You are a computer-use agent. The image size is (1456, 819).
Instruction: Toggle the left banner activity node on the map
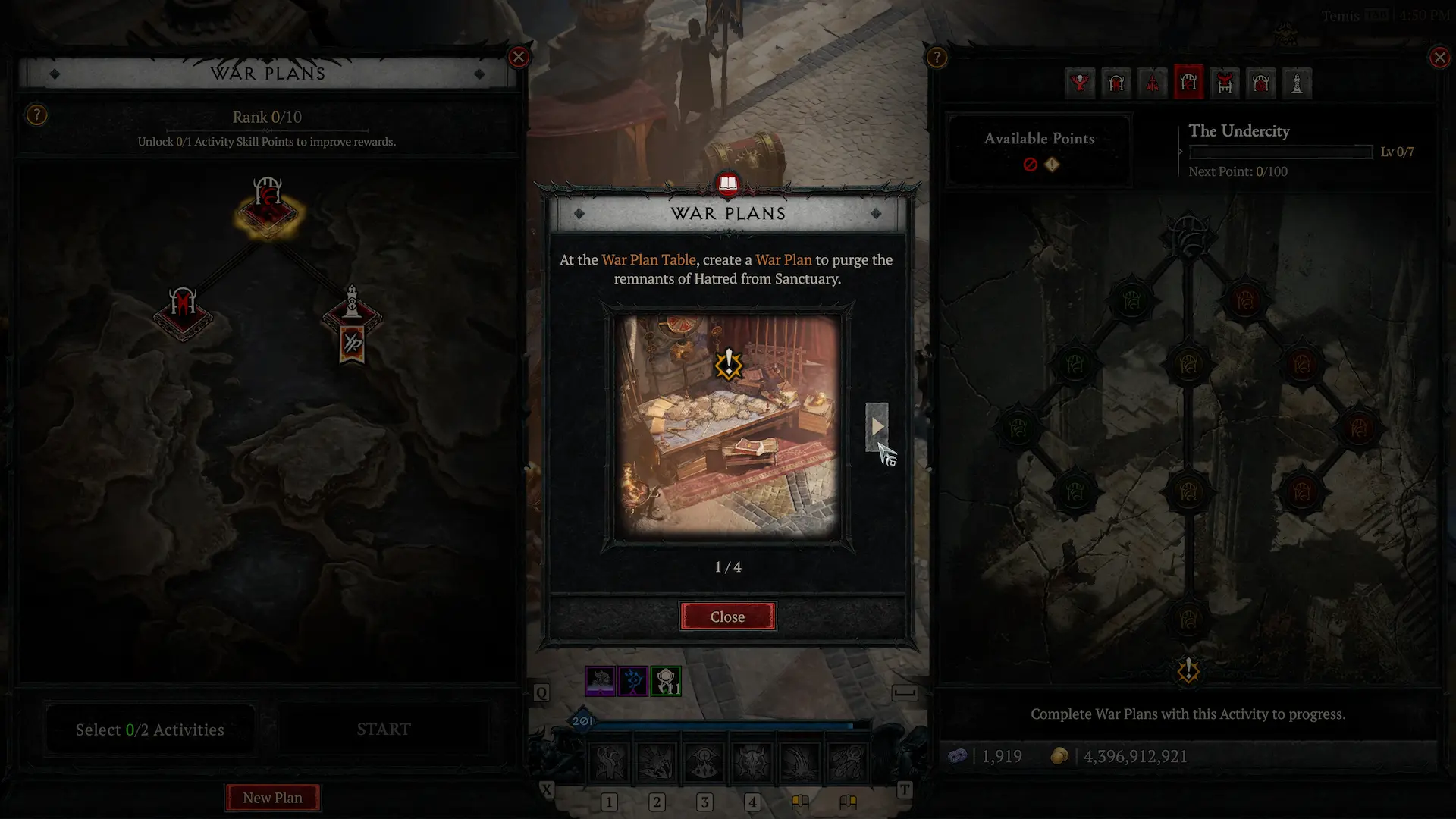click(x=182, y=313)
